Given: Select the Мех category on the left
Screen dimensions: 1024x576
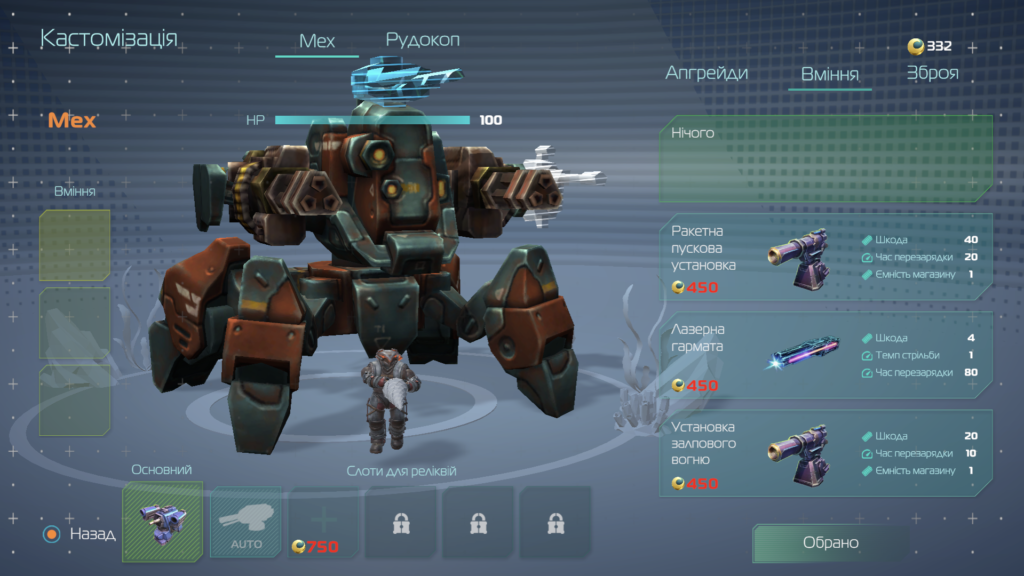Looking at the screenshot, I should [x=72, y=121].
